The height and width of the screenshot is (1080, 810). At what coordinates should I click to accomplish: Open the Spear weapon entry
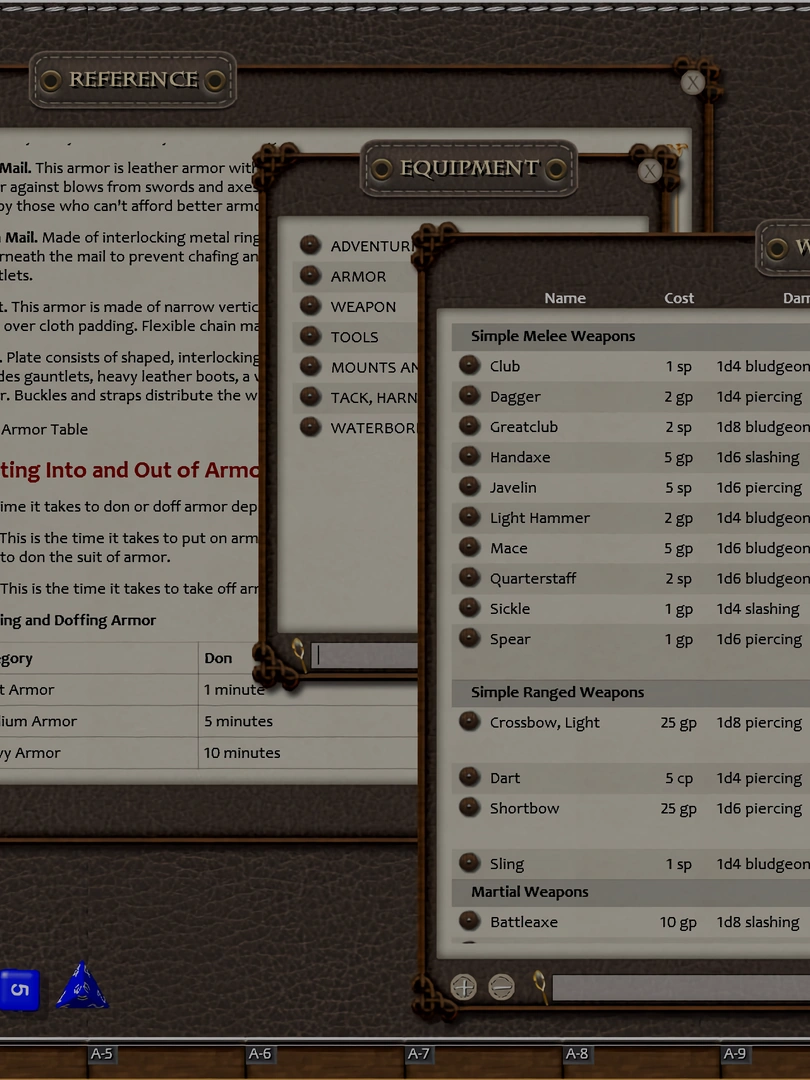pos(509,639)
